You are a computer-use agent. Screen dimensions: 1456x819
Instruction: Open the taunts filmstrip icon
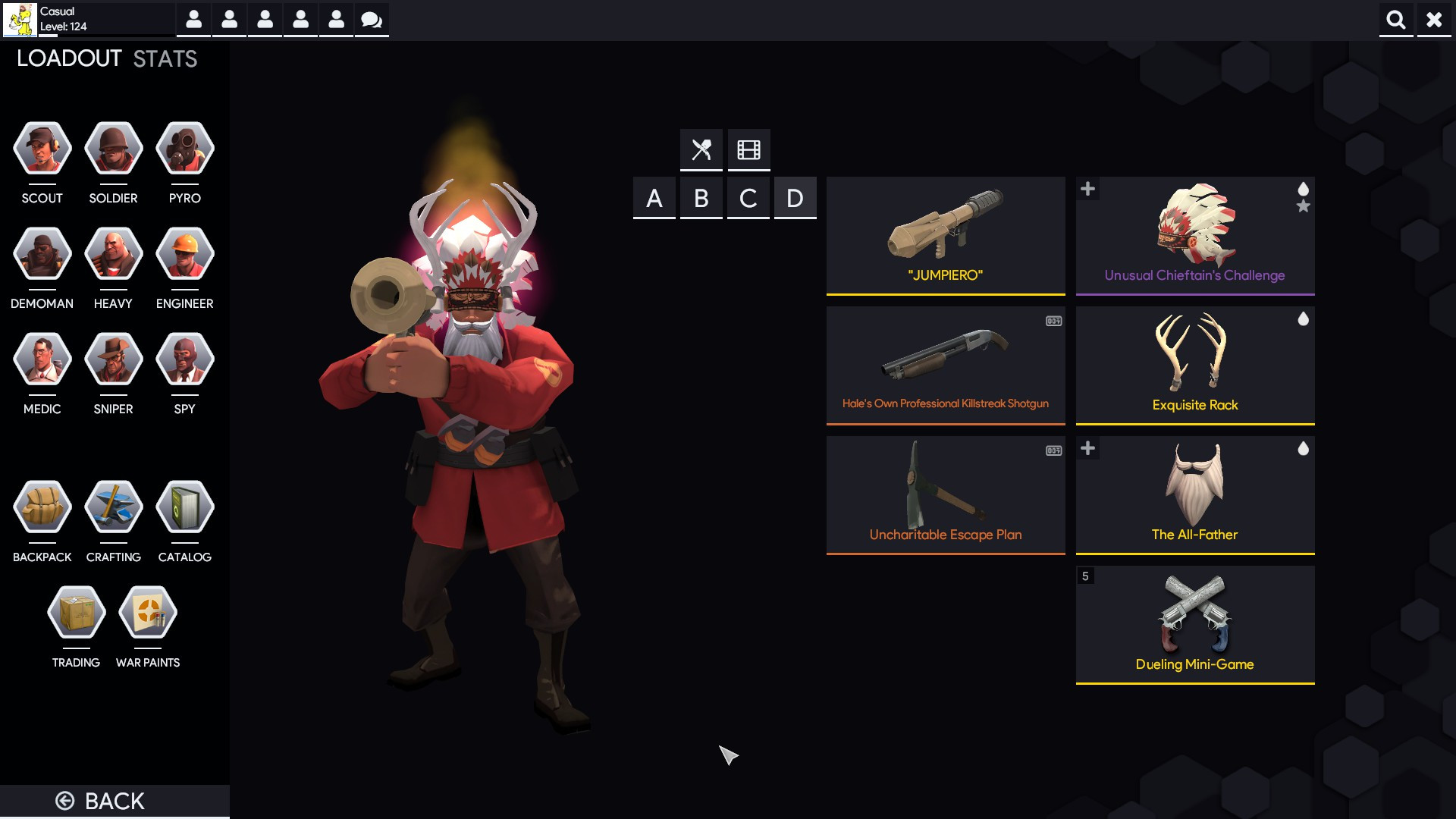tap(749, 149)
